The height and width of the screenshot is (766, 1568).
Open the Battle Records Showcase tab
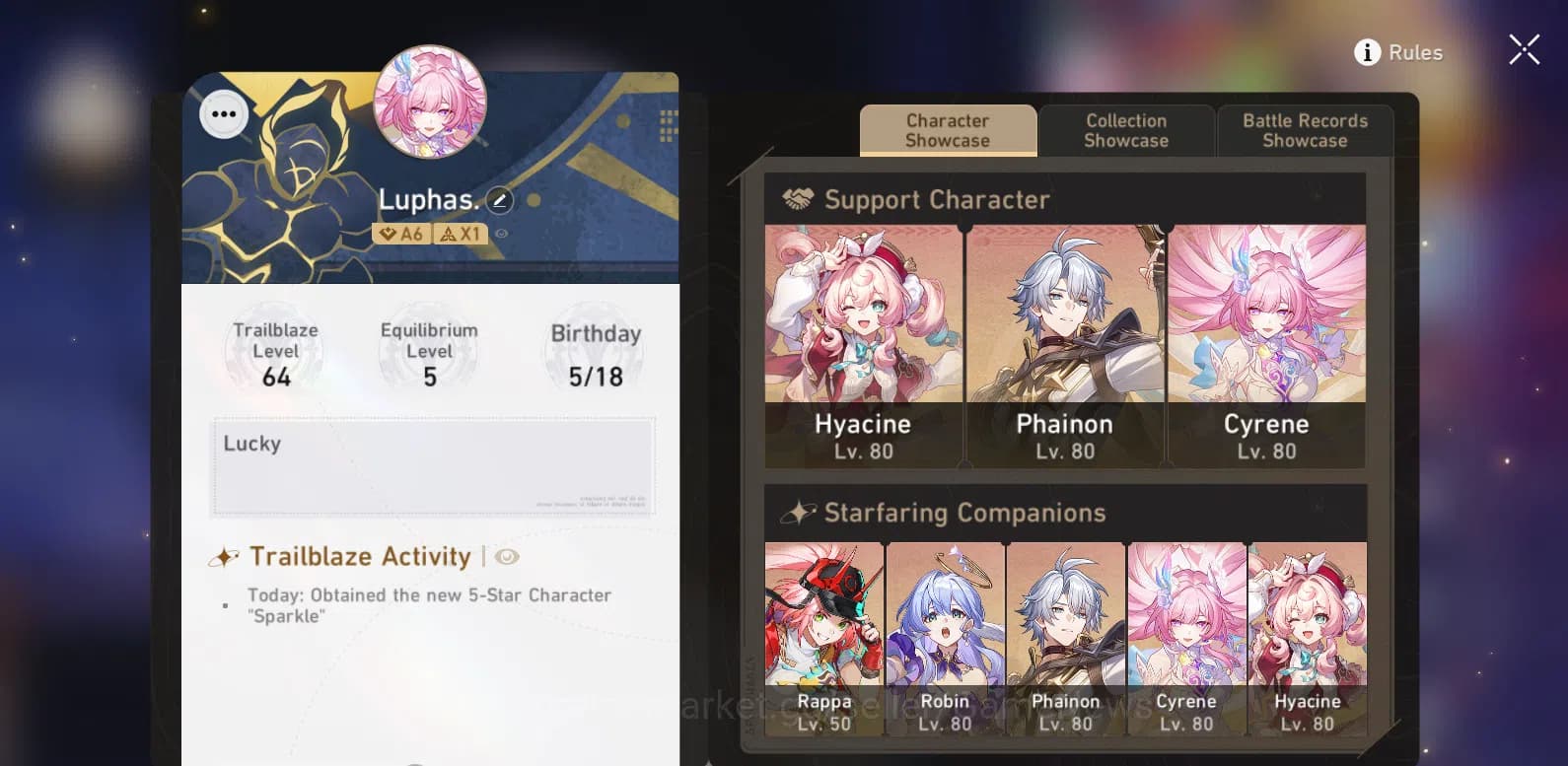[x=1305, y=130]
